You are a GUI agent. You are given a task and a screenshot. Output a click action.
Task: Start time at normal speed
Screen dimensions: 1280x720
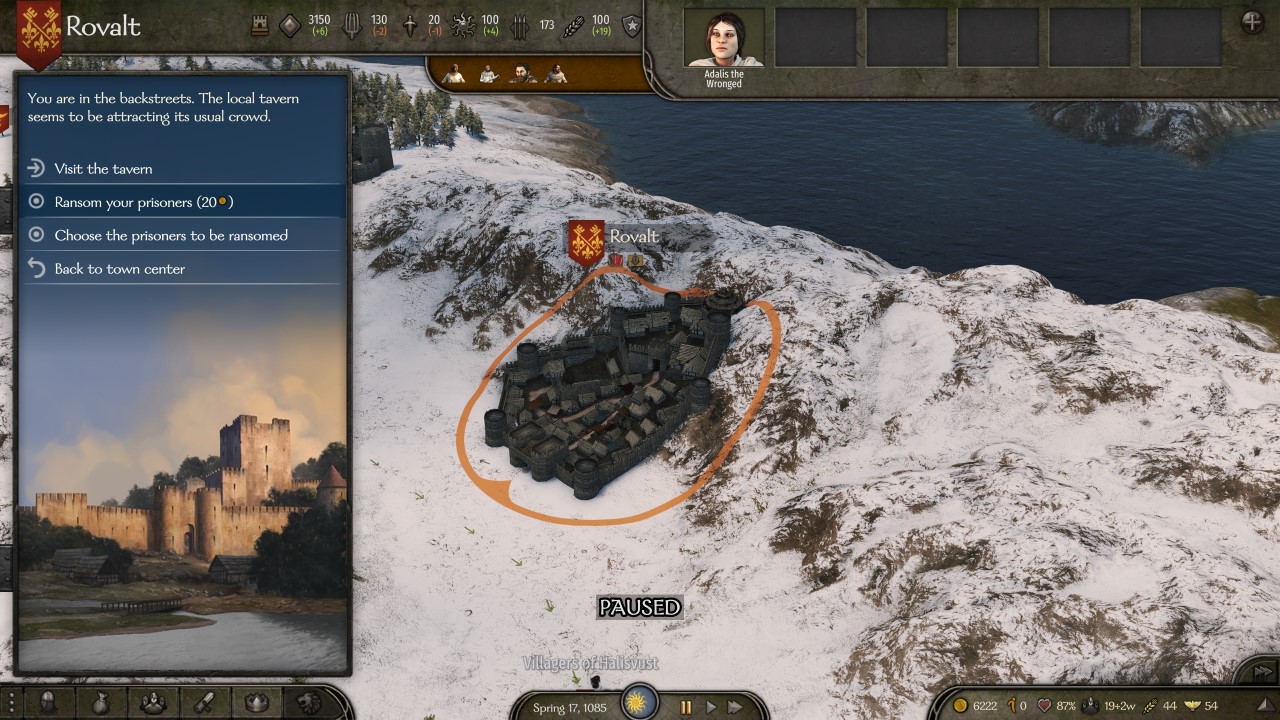(x=711, y=707)
